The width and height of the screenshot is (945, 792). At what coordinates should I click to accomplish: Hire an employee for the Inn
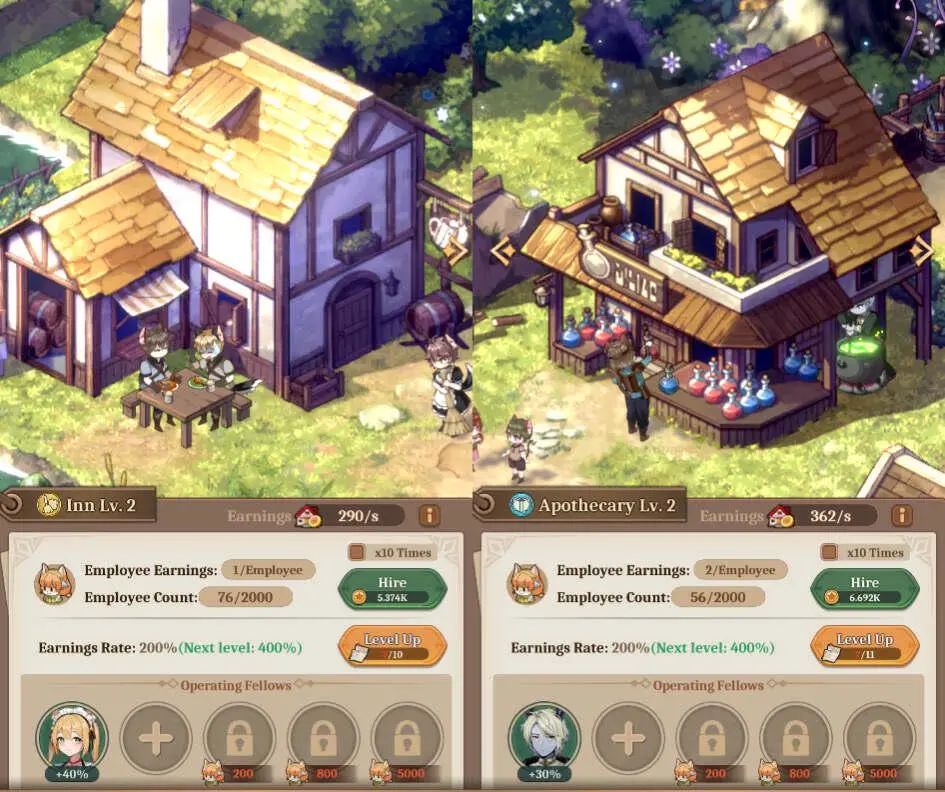(392, 588)
